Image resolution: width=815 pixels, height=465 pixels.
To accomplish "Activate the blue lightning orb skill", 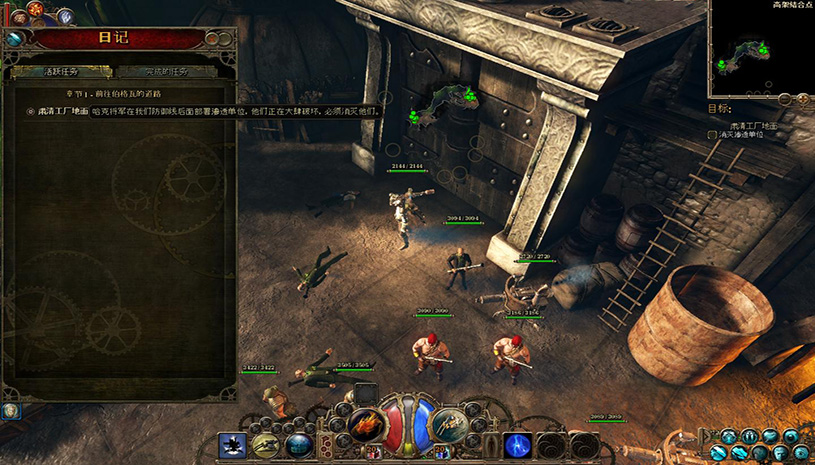I will (x=517, y=445).
